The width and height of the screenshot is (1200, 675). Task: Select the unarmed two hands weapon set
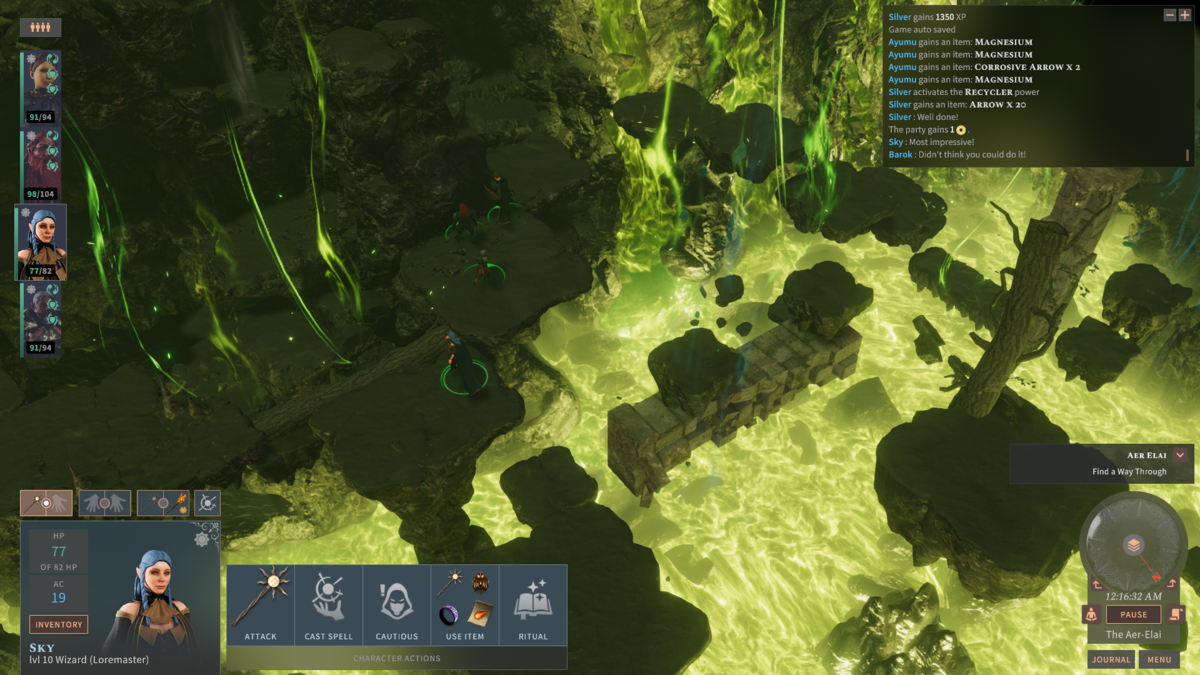click(104, 503)
